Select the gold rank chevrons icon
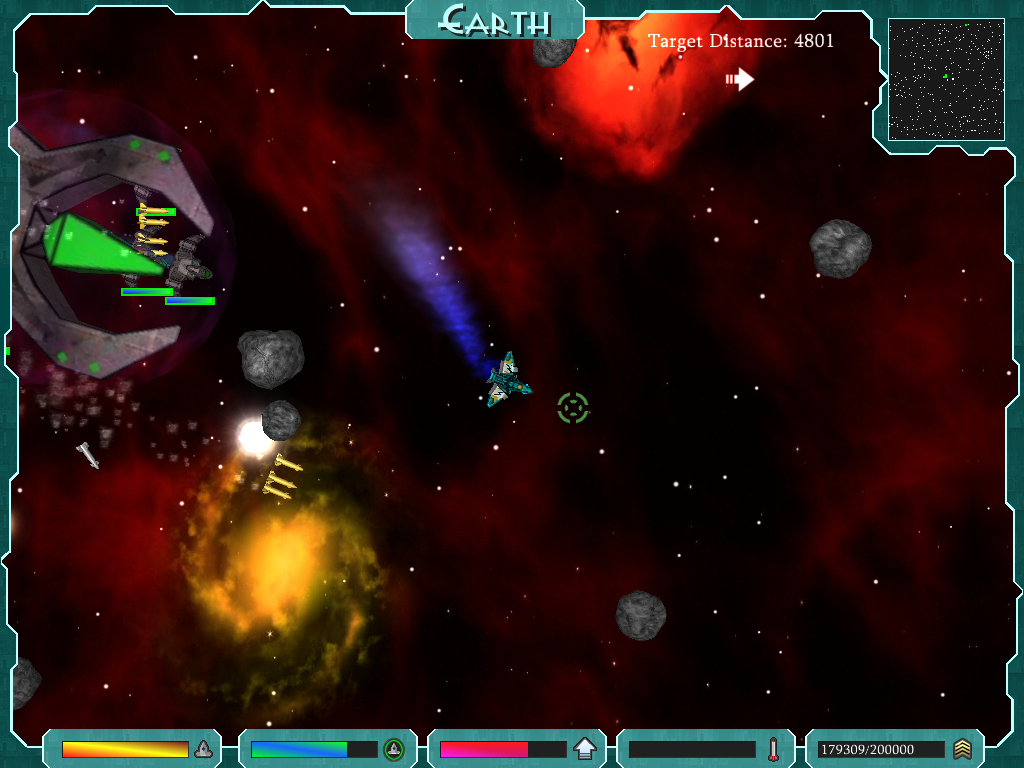 tap(962, 749)
